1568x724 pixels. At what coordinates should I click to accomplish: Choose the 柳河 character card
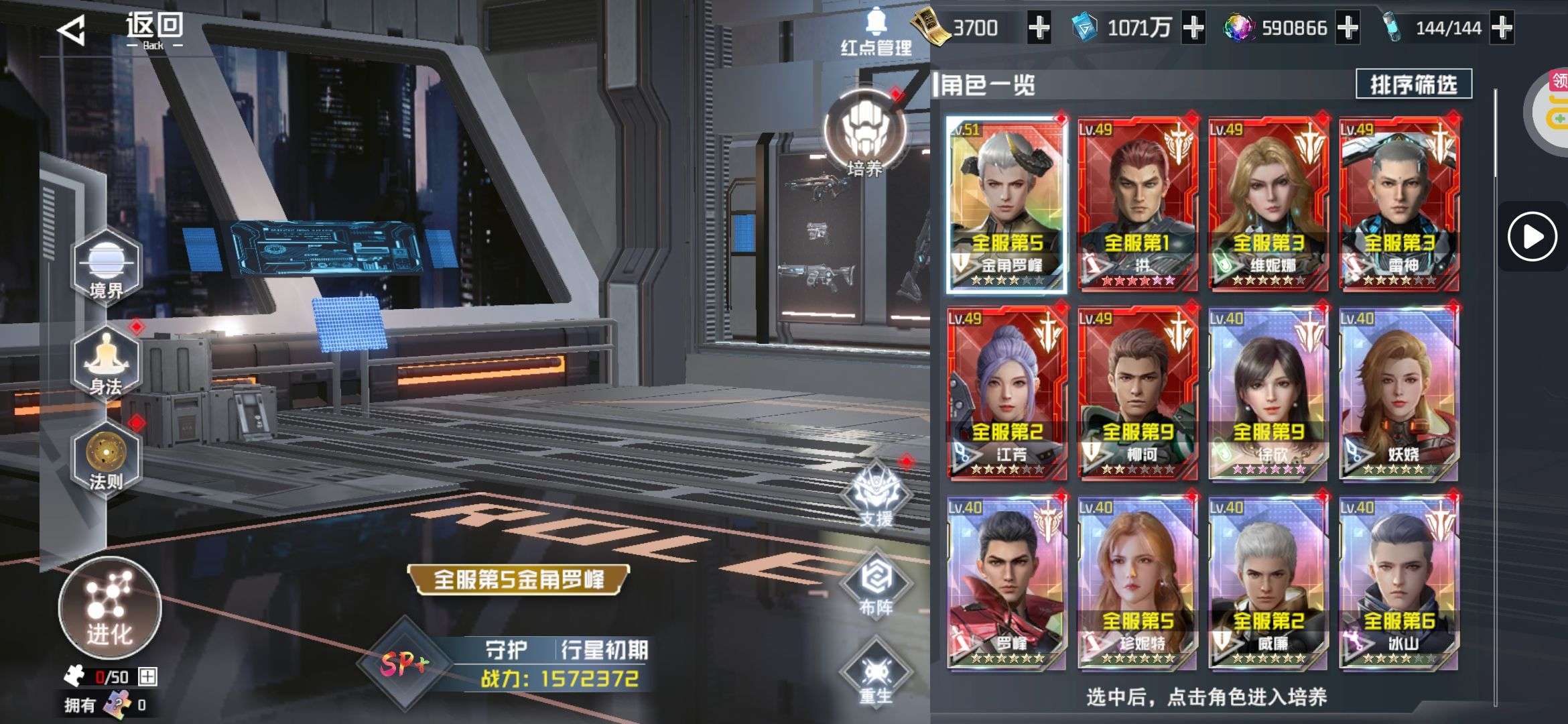coord(1137,392)
